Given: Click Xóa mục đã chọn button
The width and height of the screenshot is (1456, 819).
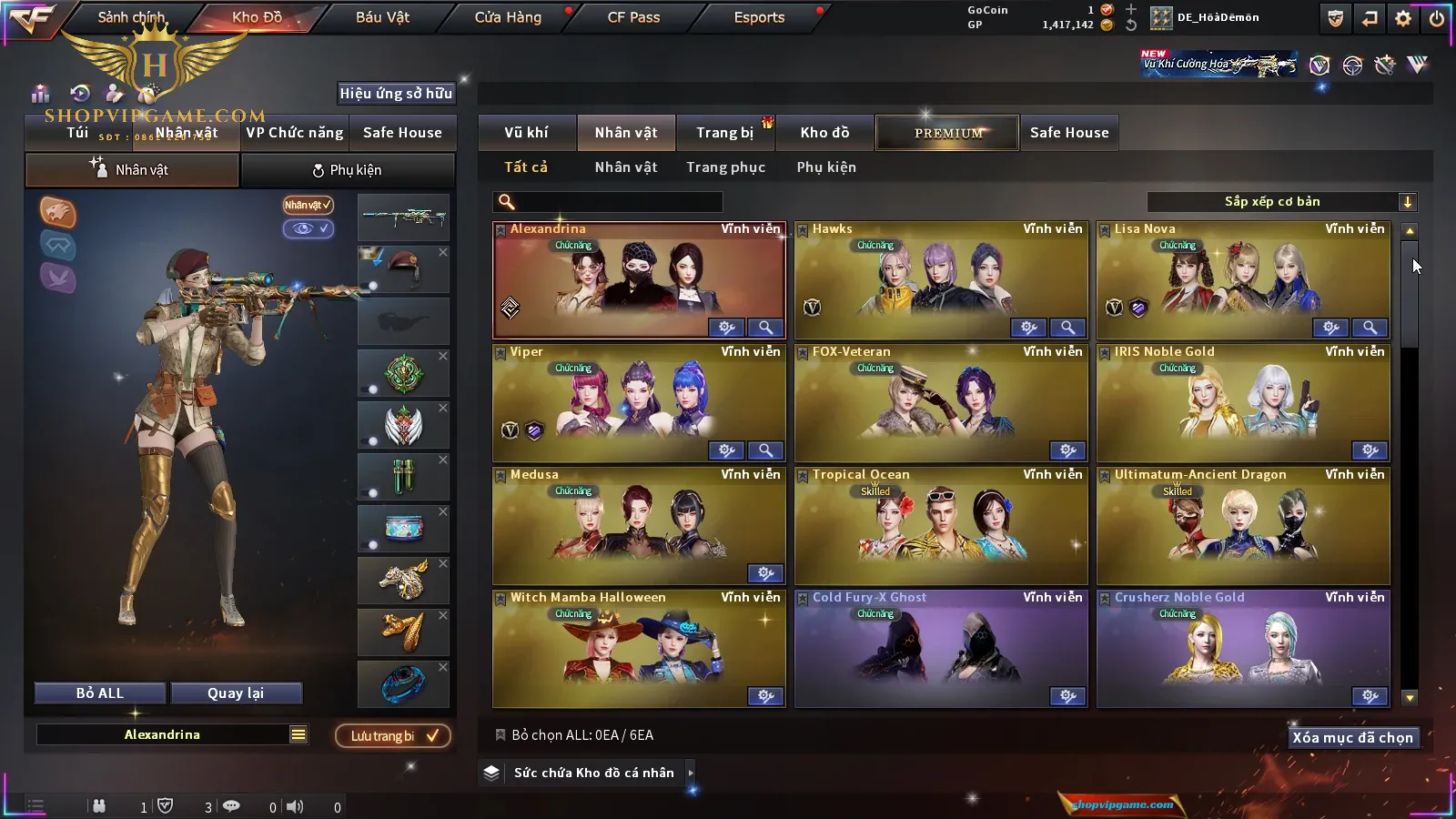Looking at the screenshot, I should coord(1352,738).
